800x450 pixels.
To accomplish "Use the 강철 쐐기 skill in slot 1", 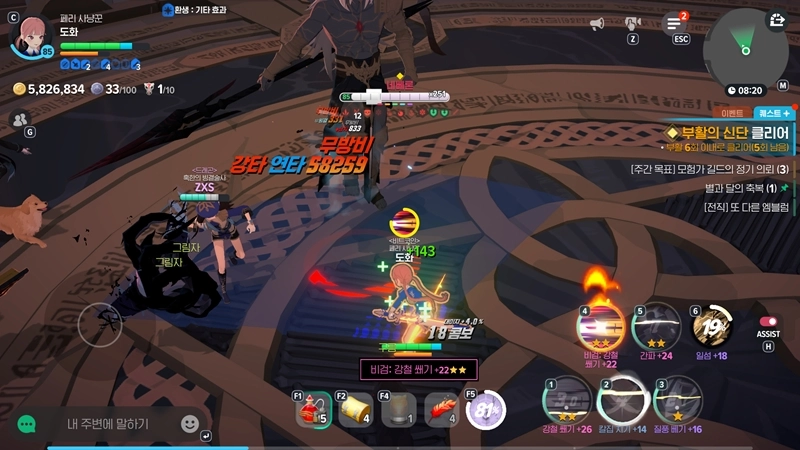I will tap(566, 401).
